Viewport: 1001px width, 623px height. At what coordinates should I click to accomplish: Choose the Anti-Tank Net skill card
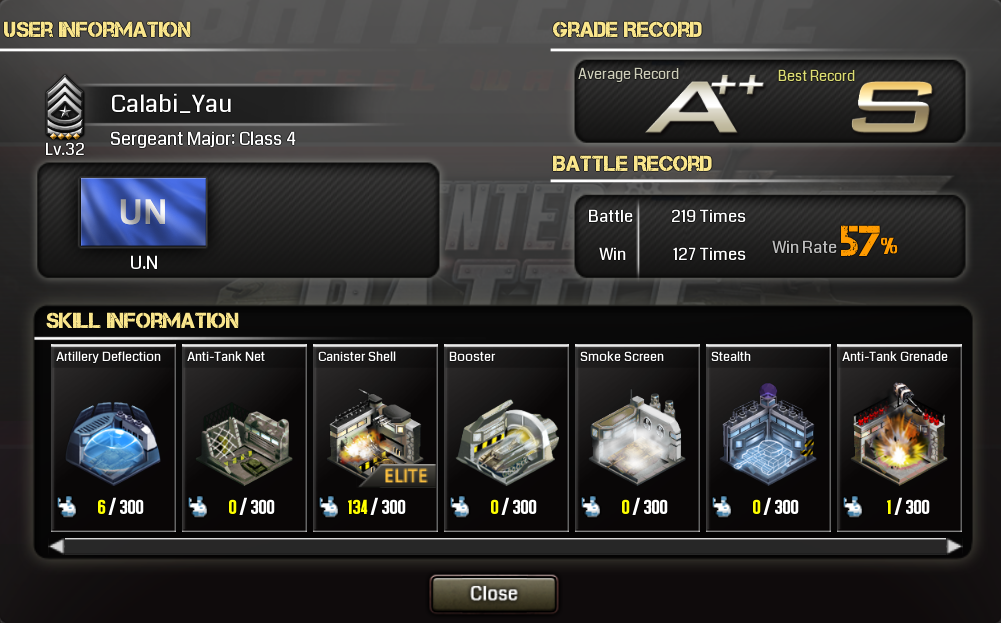[244, 438]
